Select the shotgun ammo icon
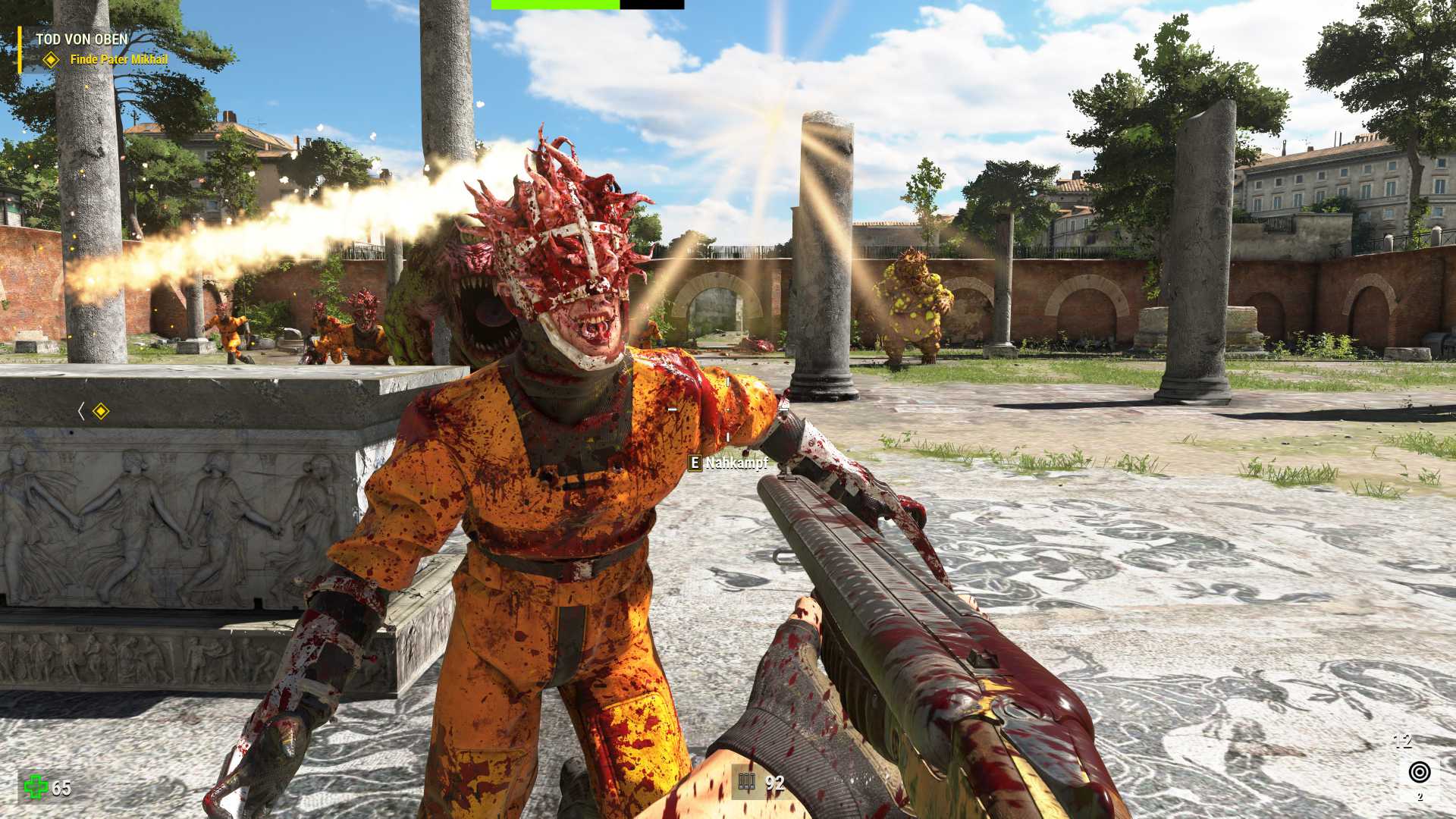 click(x=747, y=783)
